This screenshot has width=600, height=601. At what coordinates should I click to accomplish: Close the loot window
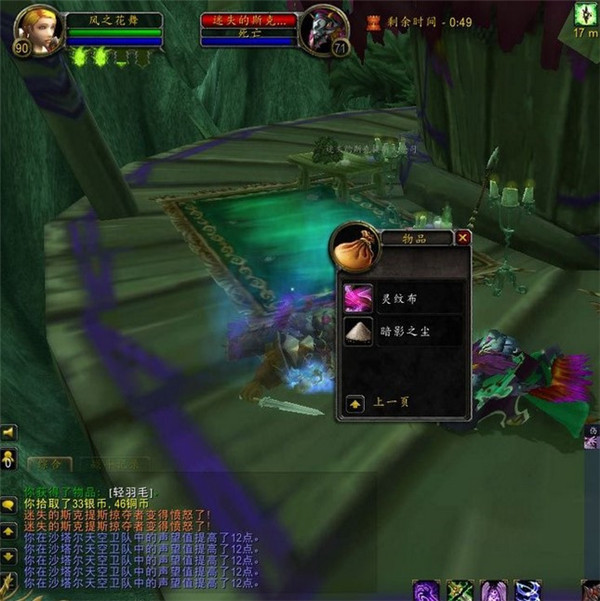click(x=463, y=238)
